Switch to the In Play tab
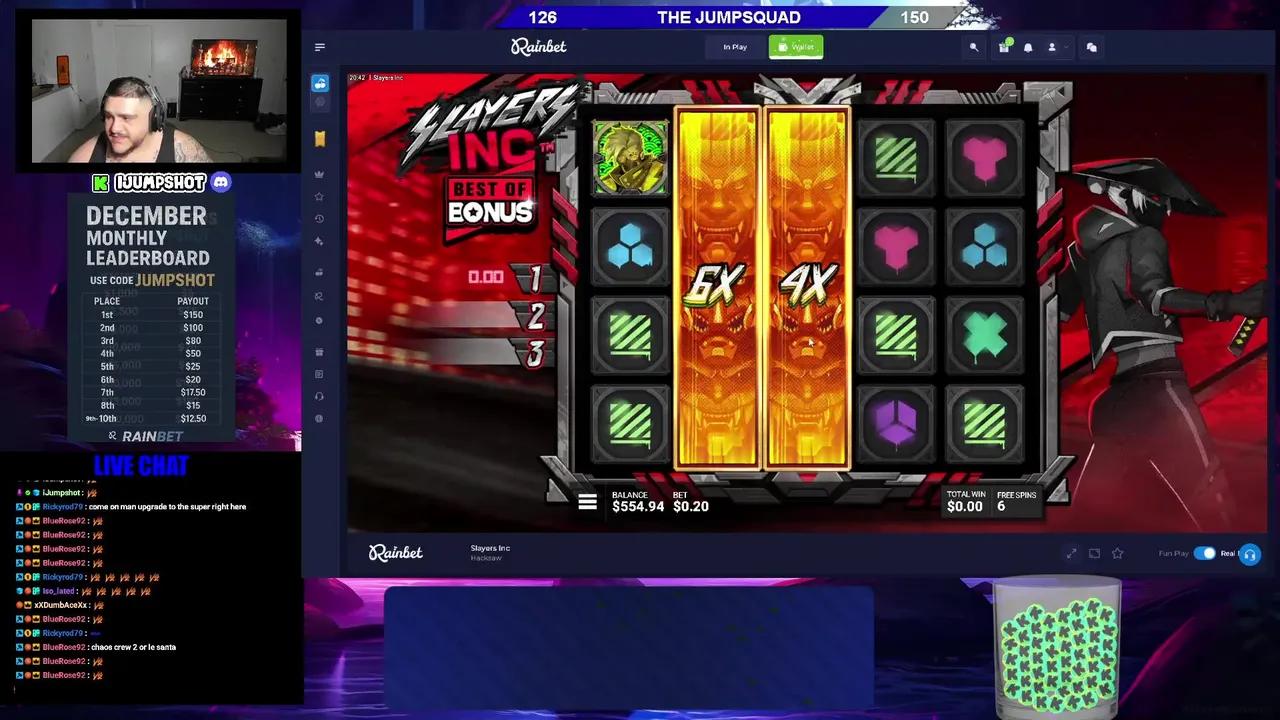 (733, 47)
